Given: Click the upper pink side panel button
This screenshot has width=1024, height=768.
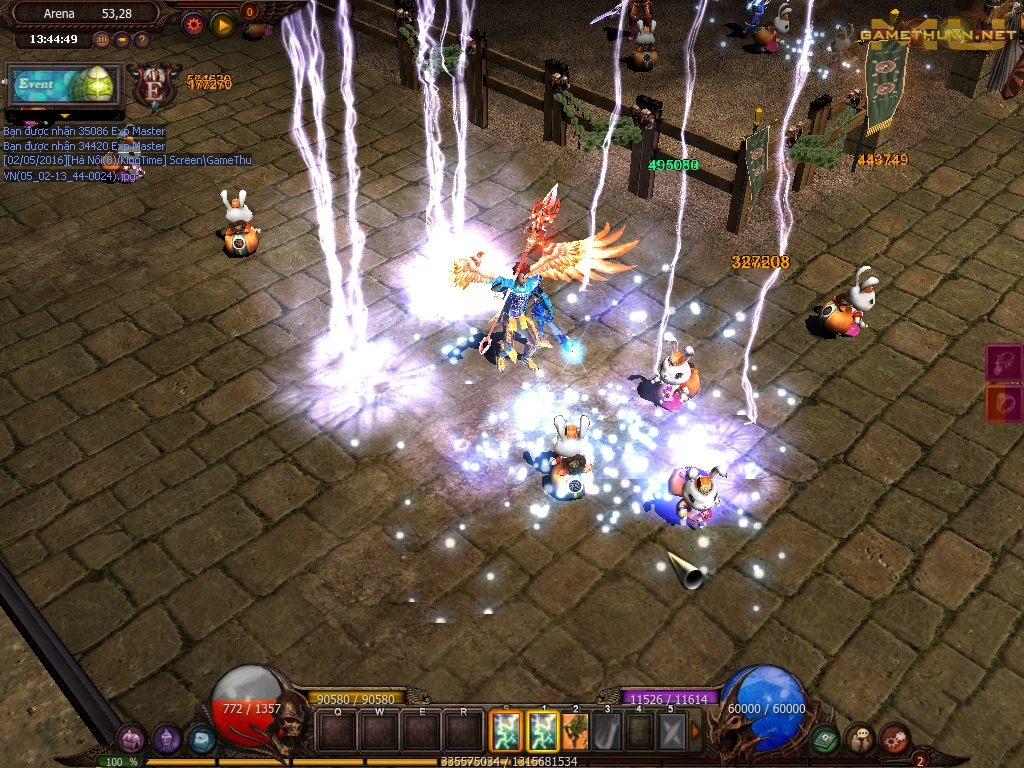Looking at the screenshot, I should pyautogui.click(x=1004, y=363).
